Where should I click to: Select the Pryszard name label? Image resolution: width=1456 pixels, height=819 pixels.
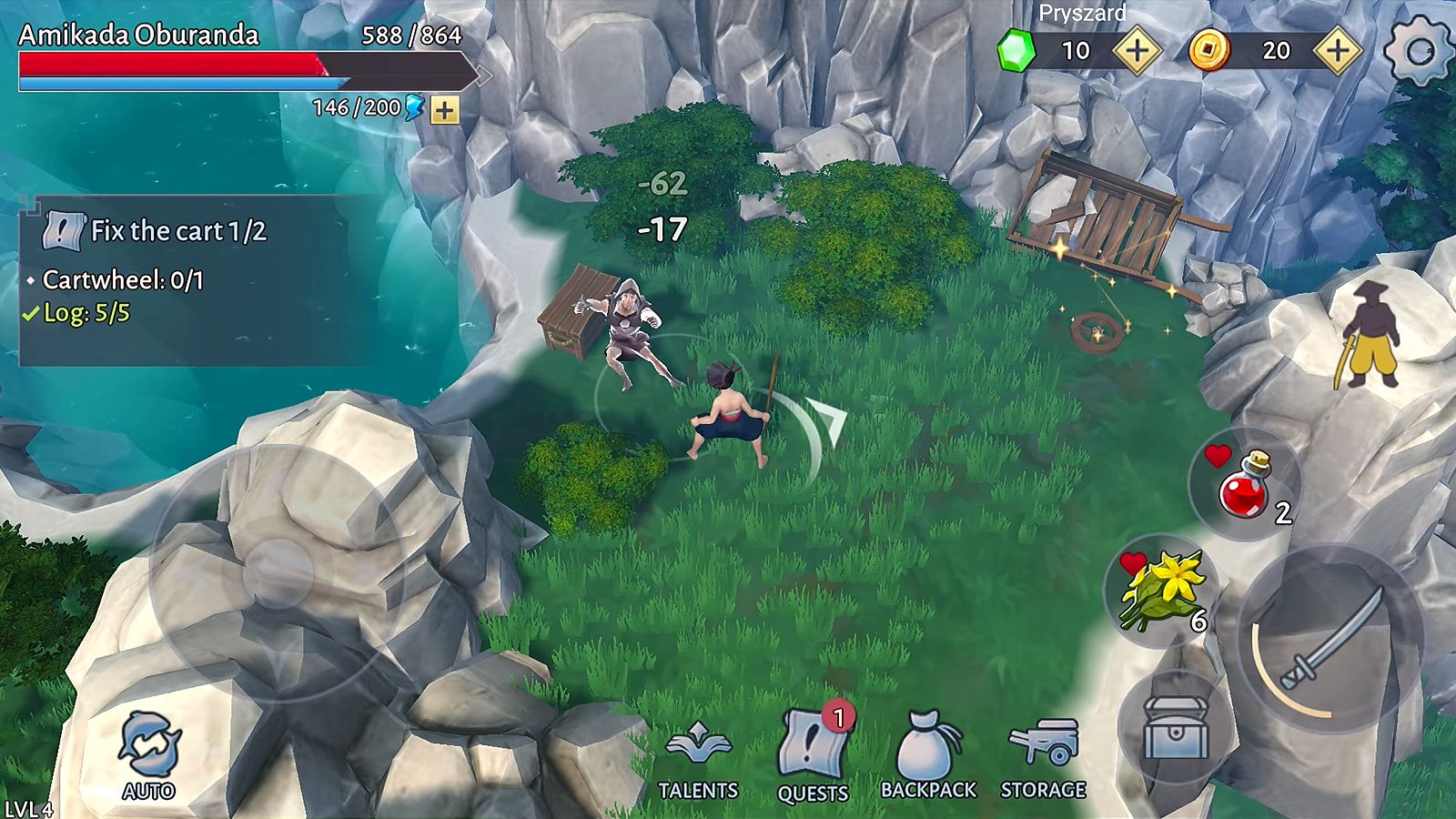point(1081,15)
